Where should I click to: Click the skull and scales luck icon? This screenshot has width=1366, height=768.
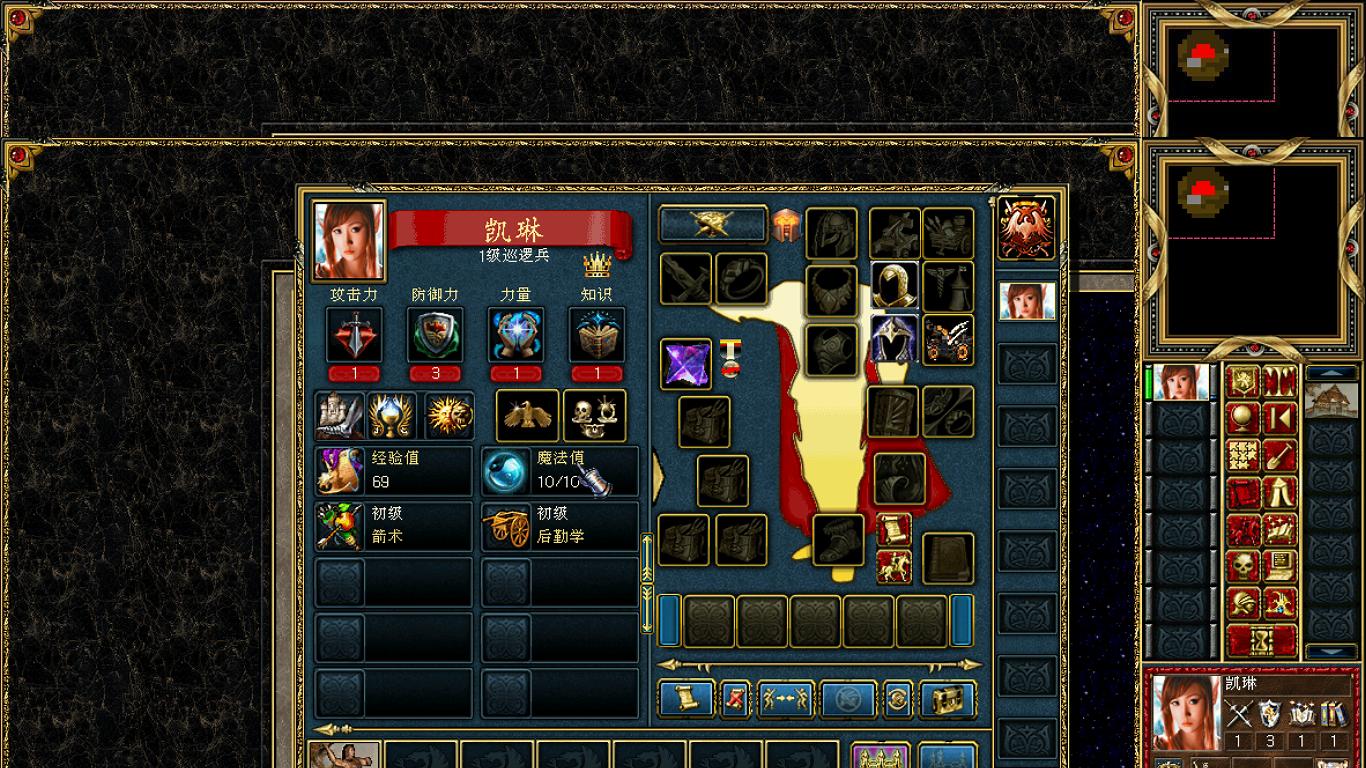[x=595, y=415]
